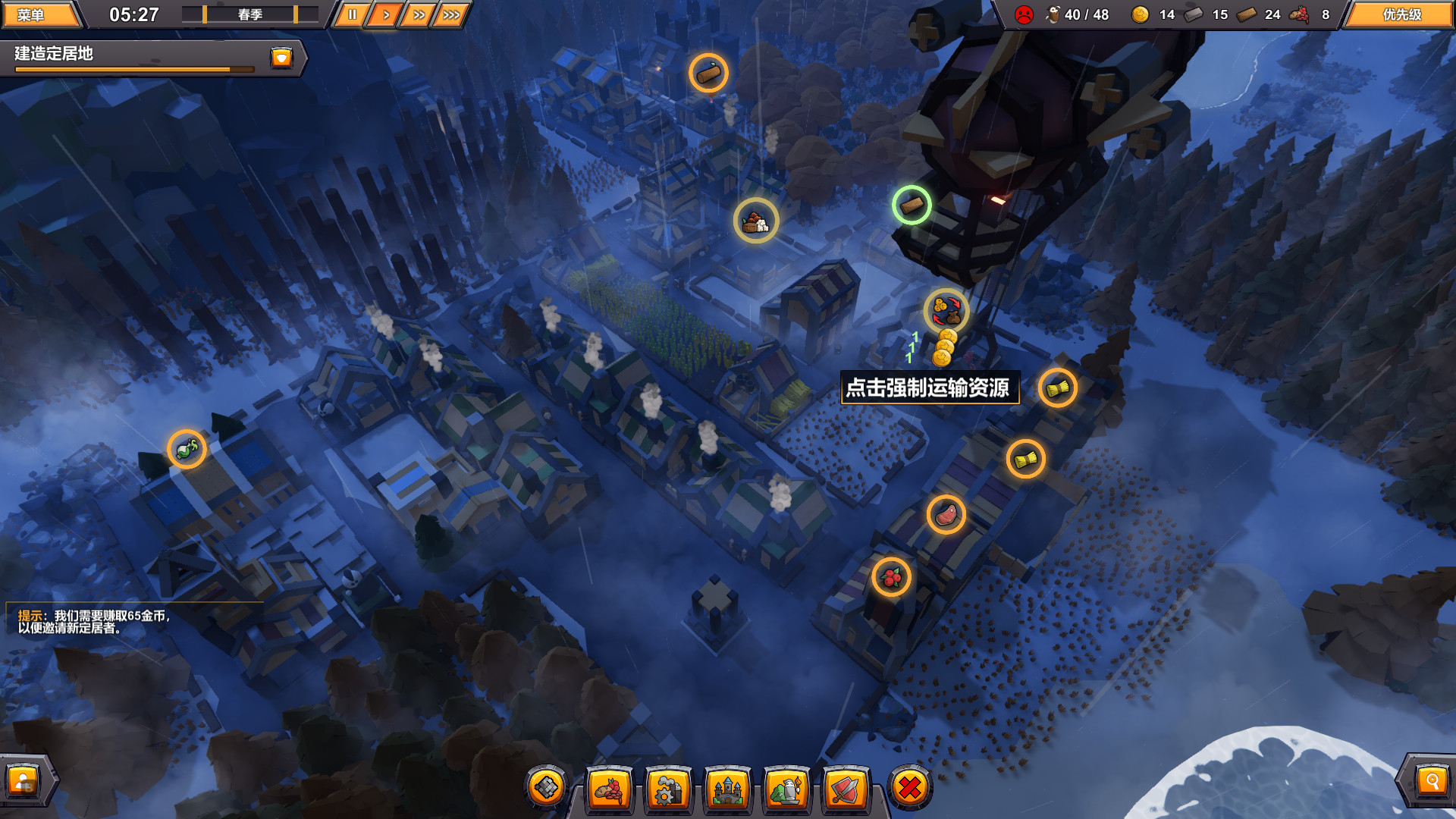This screenshot has width=1456, height=819.
Task: Click the green-circled wood plank to force transport resources
Action: [x=912, y=206]
